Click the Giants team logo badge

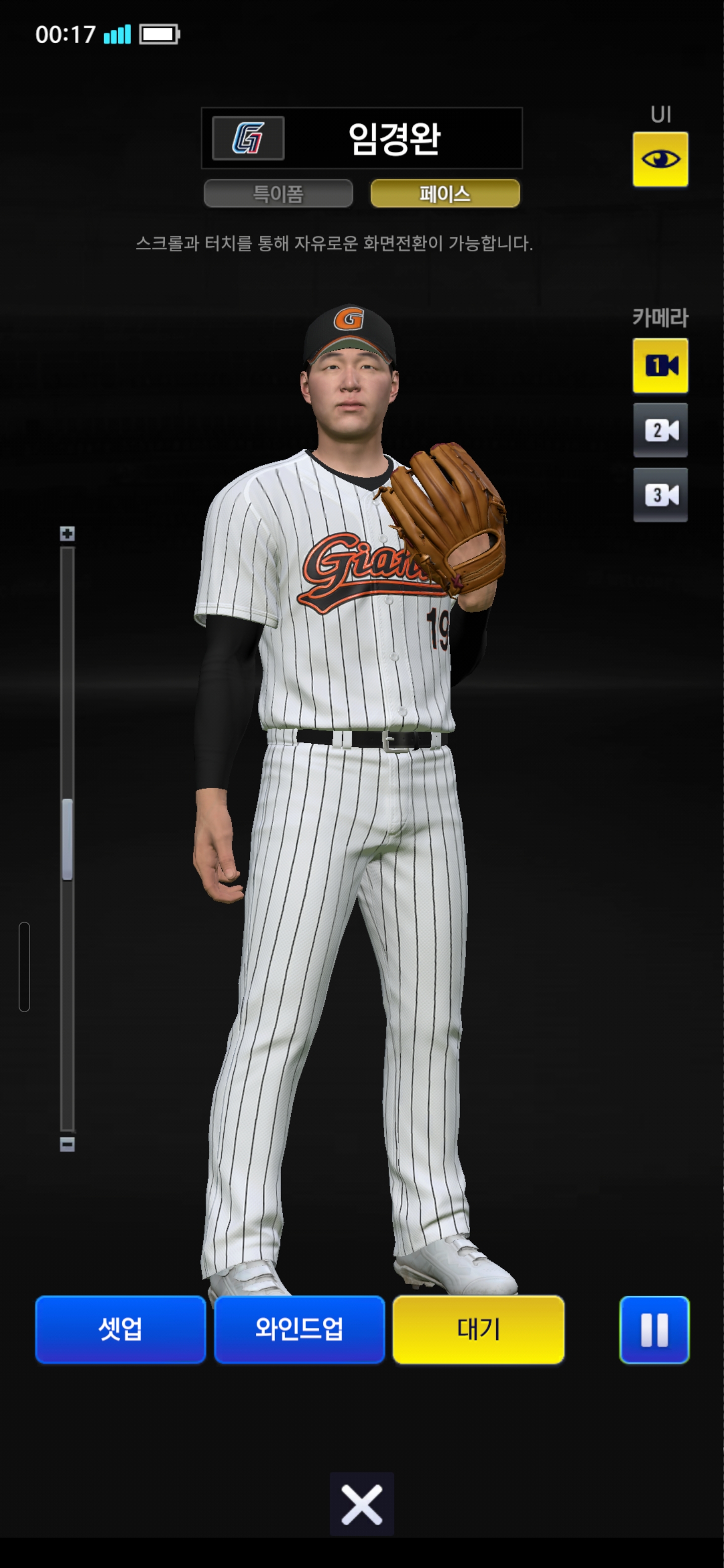coord(248,138)
